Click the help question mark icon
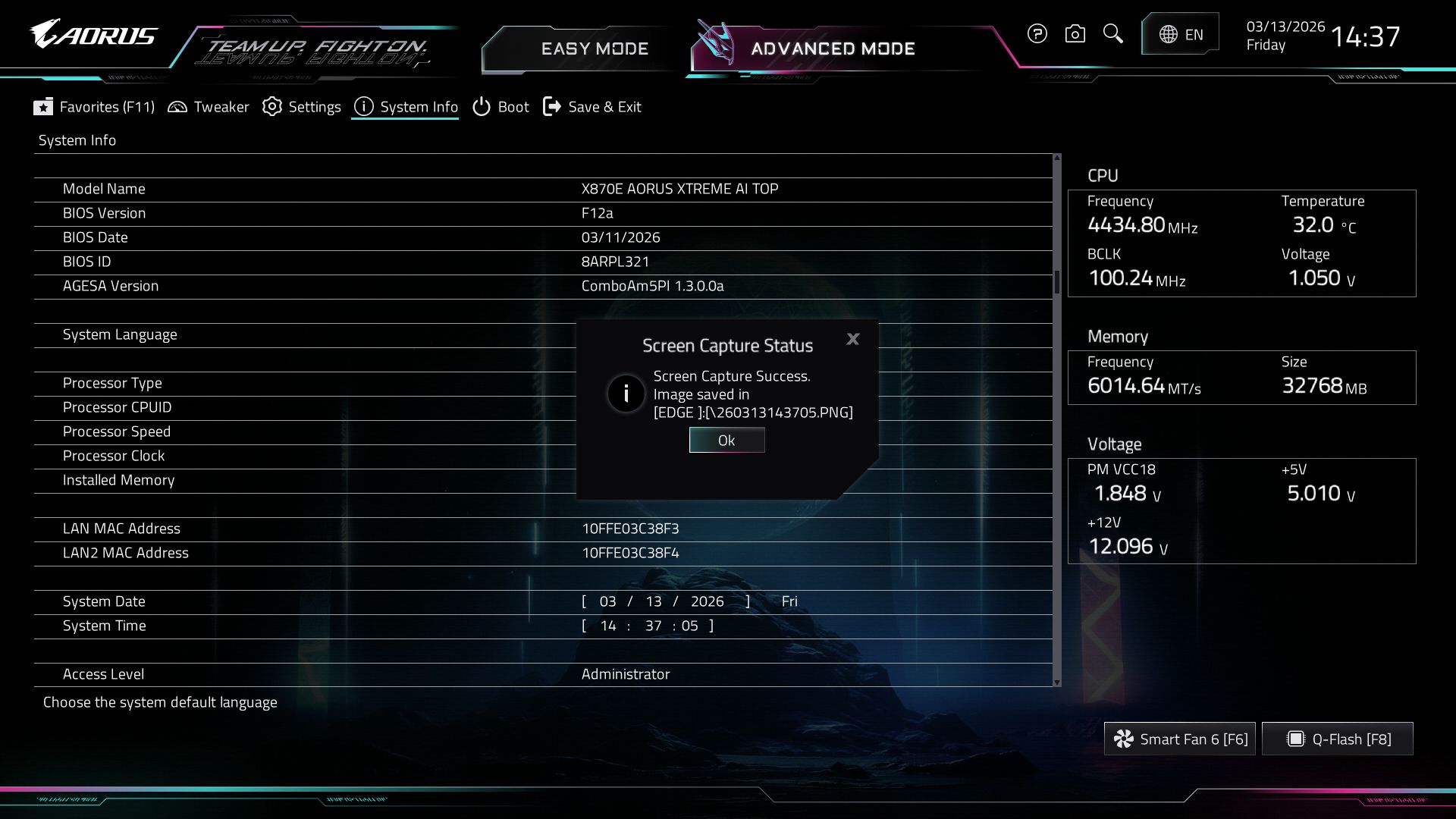Image resolution: width=1456 pixels, height=819 pixels. [1037, 34]
